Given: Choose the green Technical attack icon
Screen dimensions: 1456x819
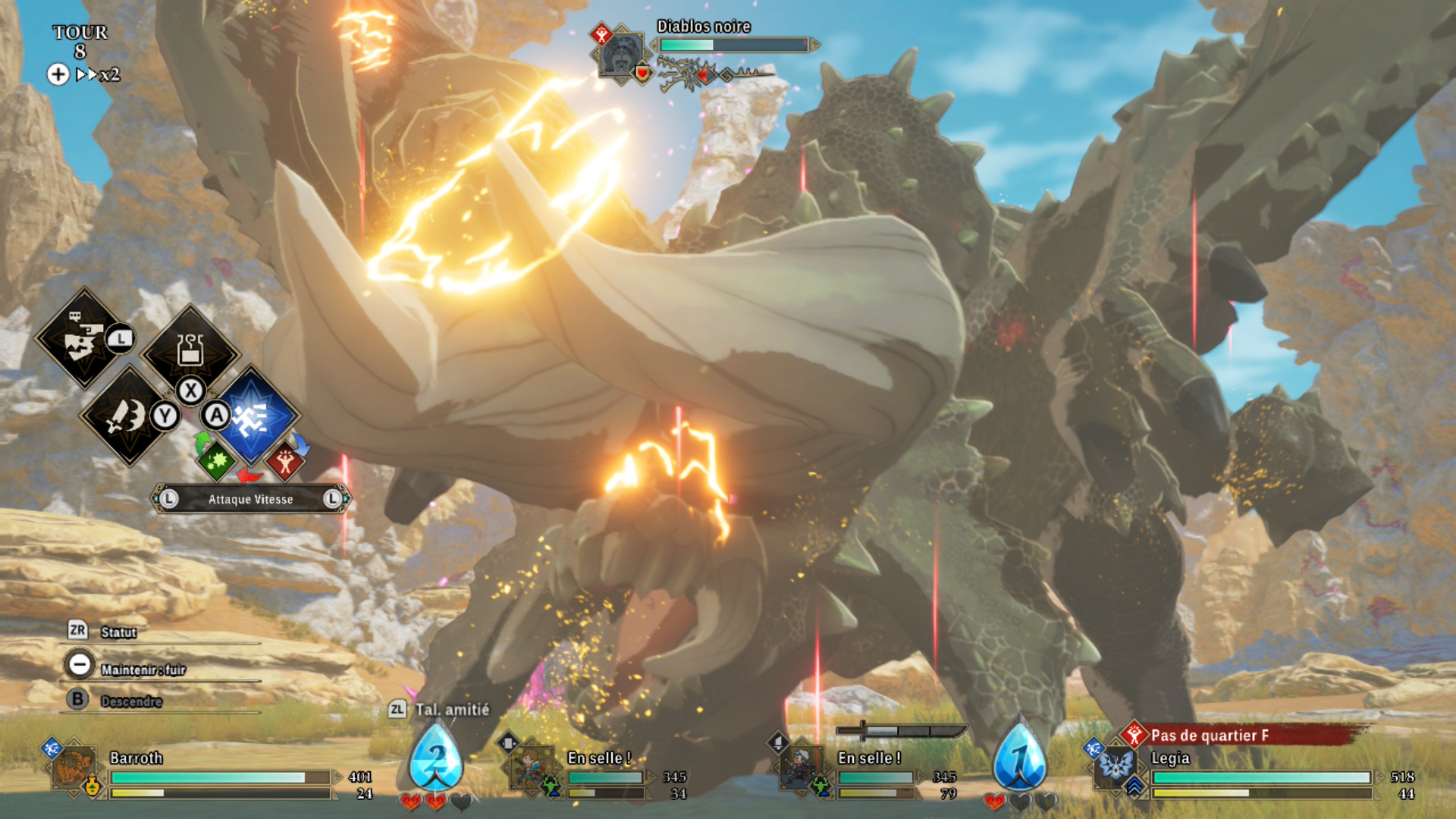Looking at the screenshot, I should click(x=216, y=460).
